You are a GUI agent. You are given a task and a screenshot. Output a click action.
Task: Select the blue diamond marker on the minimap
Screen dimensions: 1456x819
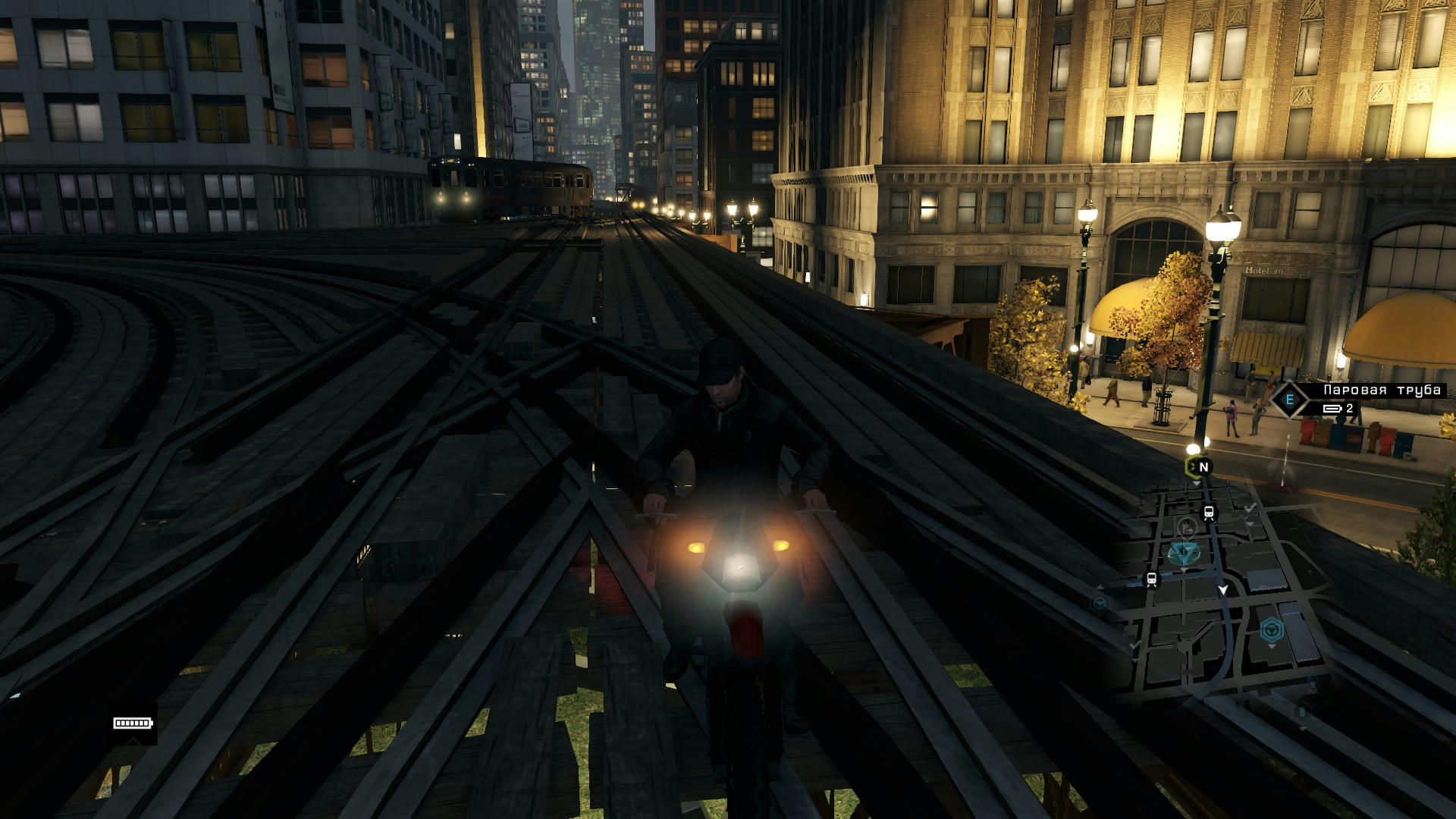(x=1183, y=554)
